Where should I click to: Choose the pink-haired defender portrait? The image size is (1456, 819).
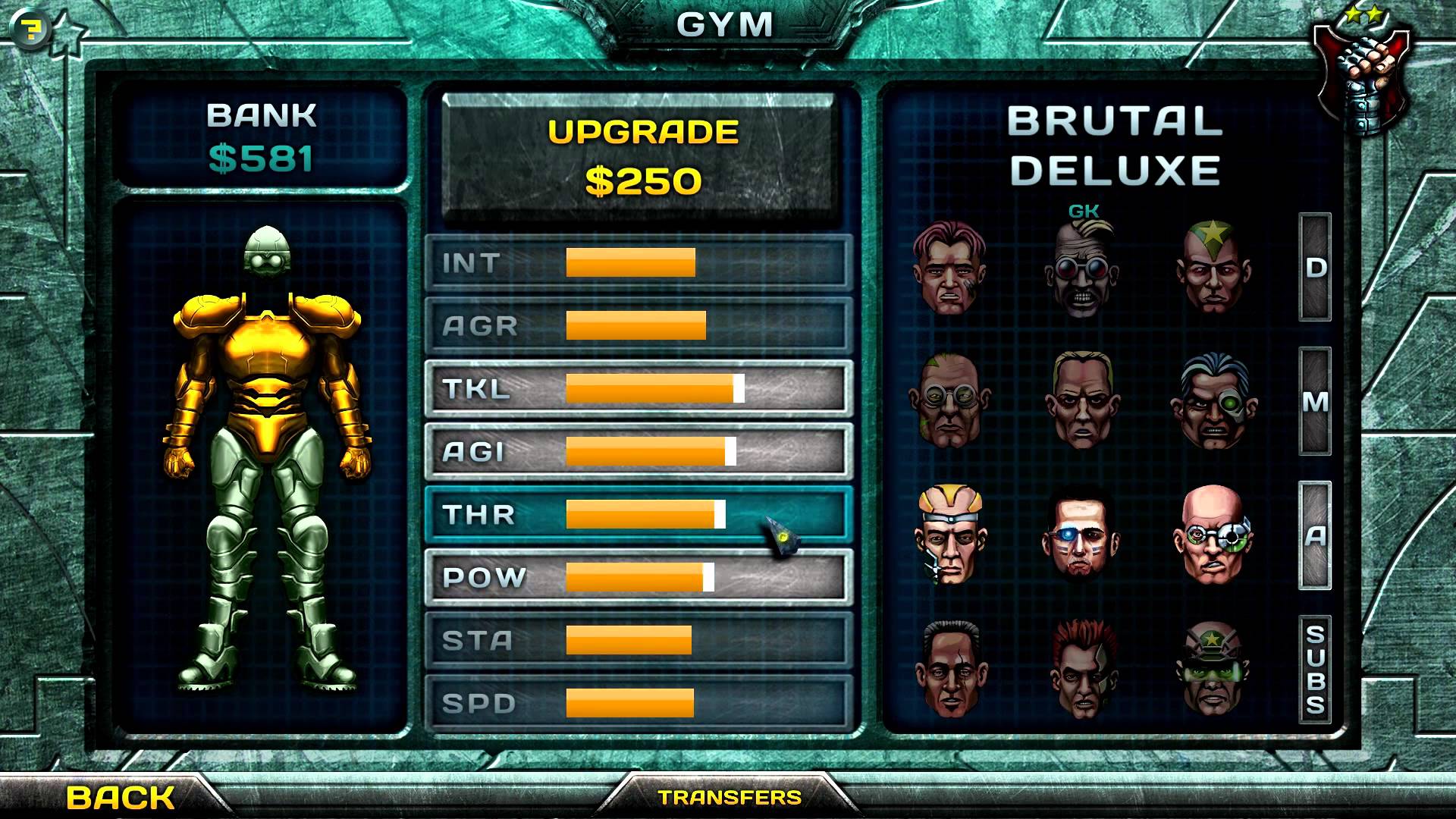[949, 267]
